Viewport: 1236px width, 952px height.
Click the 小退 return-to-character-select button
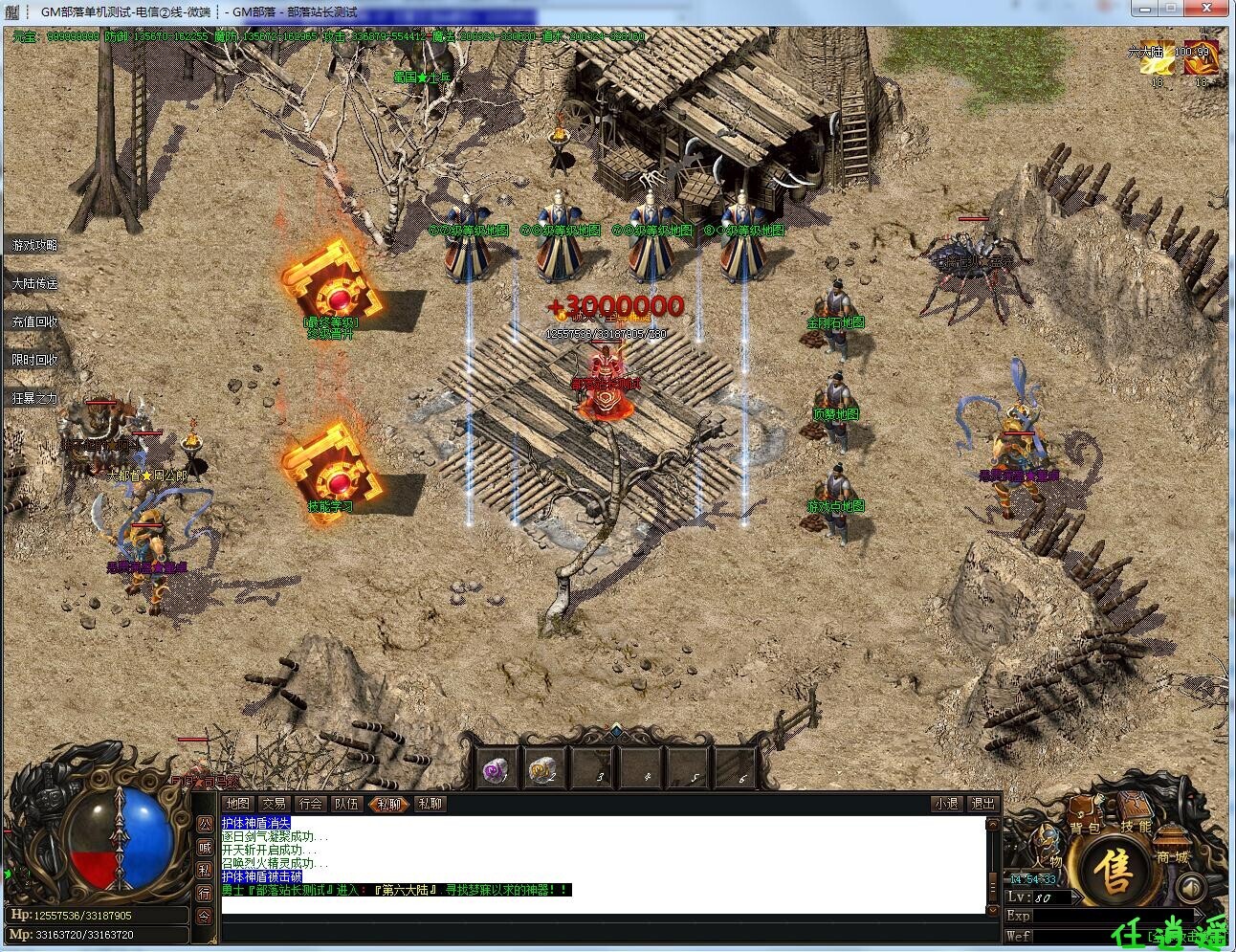tap(945, 804)
